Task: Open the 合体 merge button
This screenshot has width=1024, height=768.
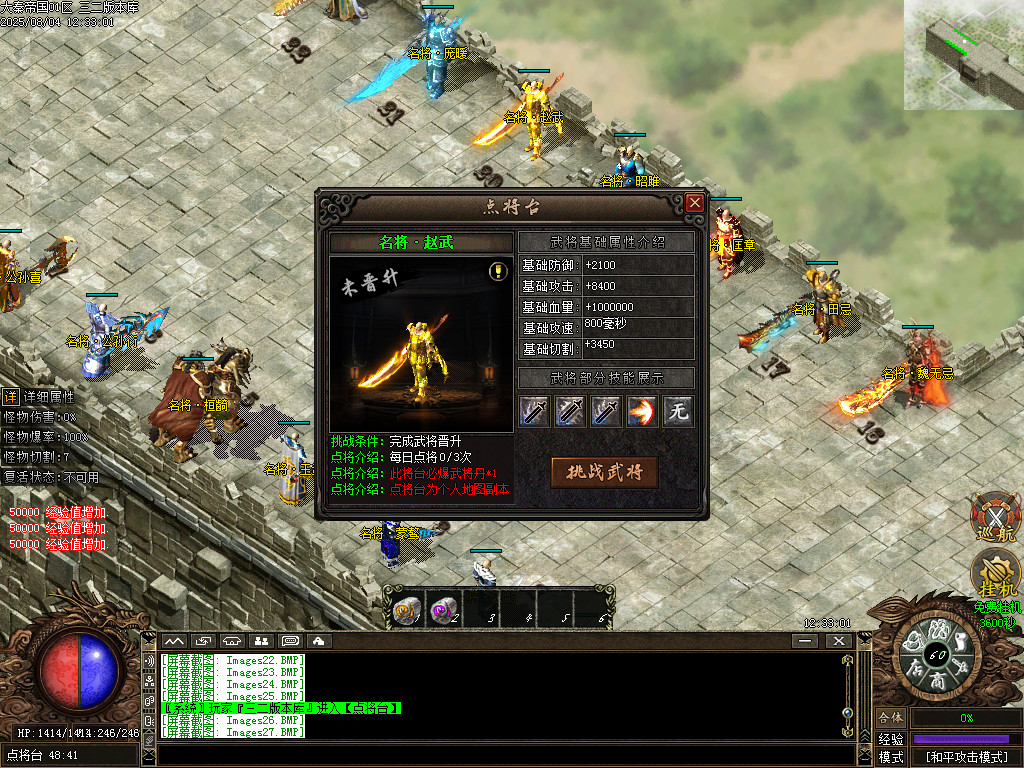Action: [890, 718]
